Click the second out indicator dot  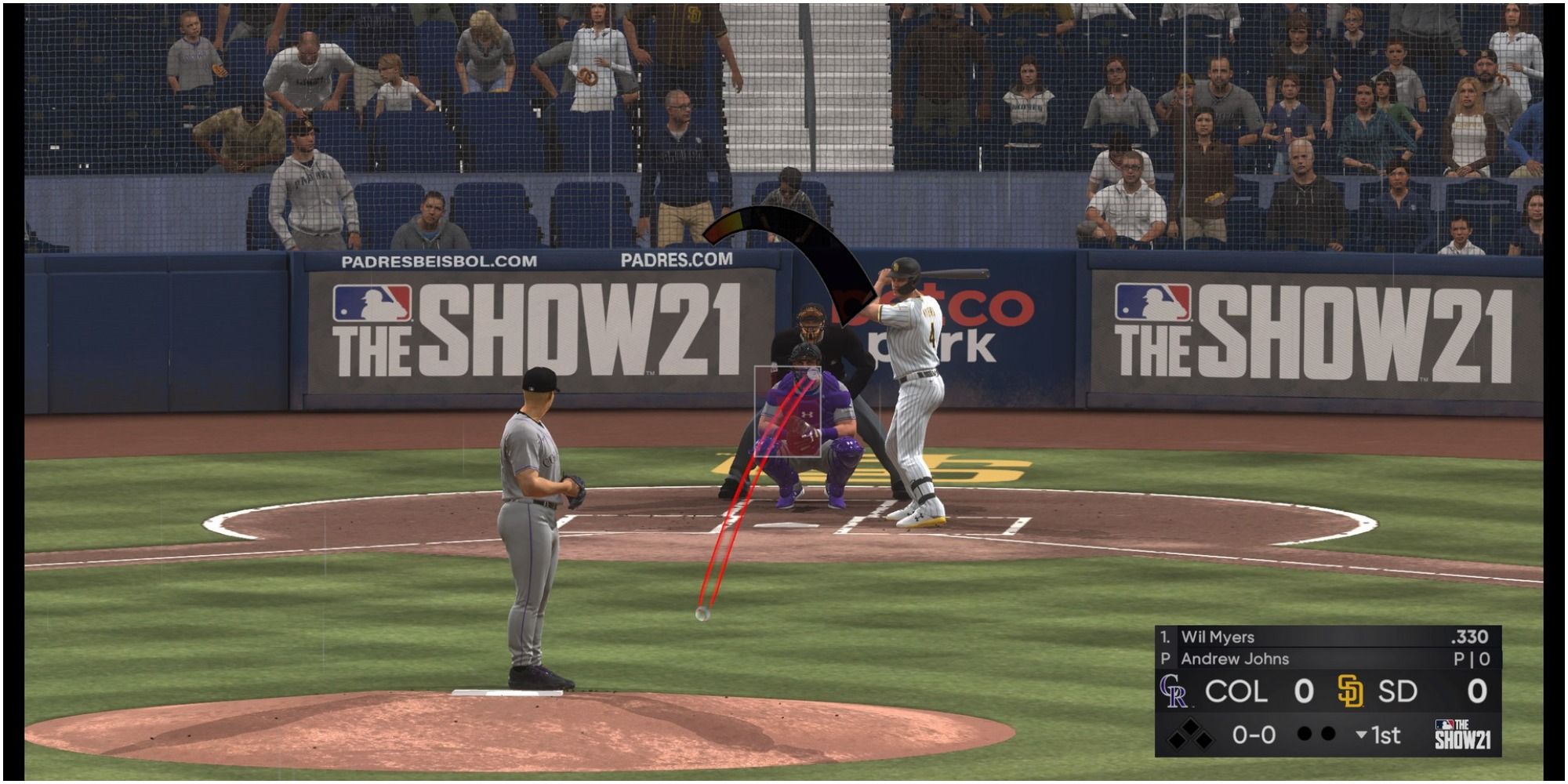1327,735
